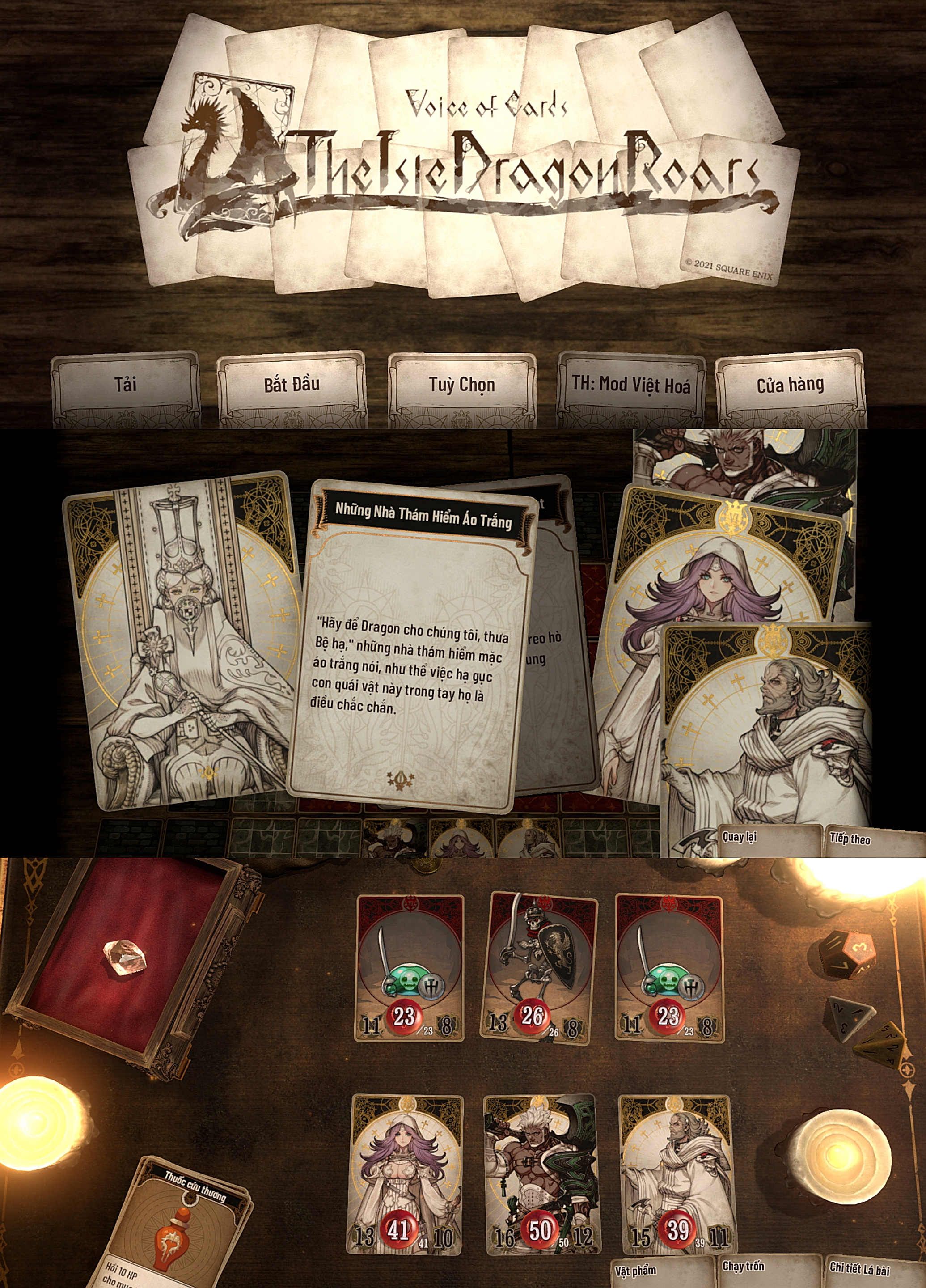Open the Tải (Load) menu entry
Screen dimensions: 926x1288
point(126,385)
